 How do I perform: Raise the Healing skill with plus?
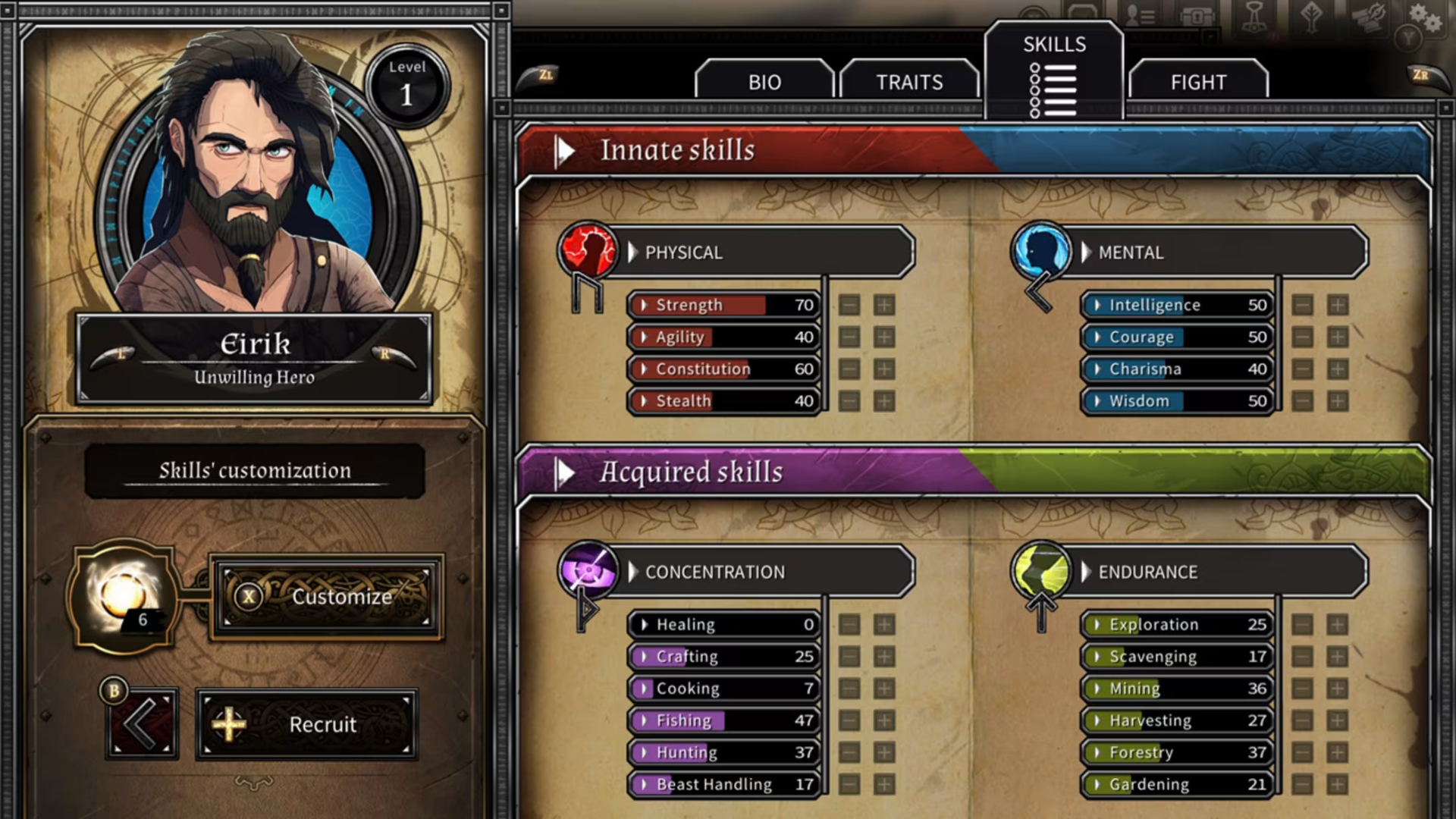click(x=884, y=625)
